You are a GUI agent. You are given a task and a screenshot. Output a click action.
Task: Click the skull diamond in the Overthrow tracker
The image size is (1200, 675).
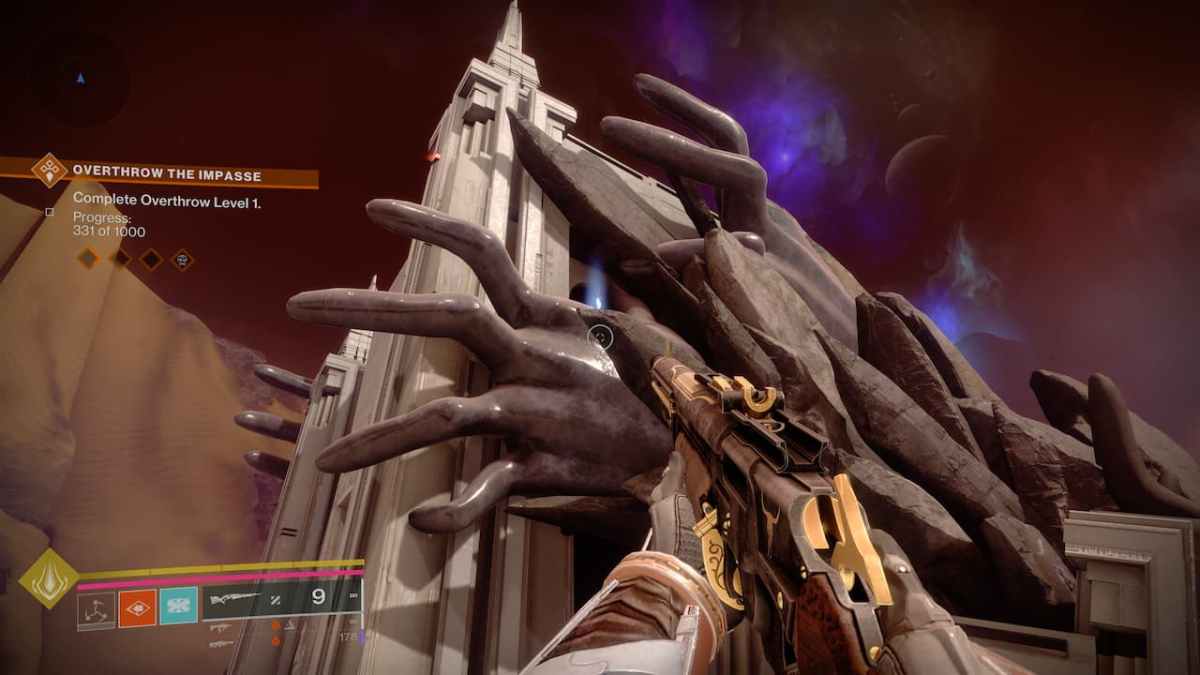[x=182, y=259]
